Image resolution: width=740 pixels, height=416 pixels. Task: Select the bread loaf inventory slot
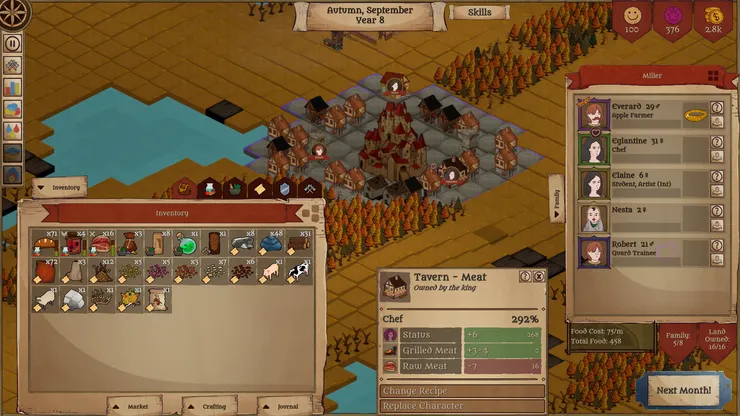pos(45,245)
